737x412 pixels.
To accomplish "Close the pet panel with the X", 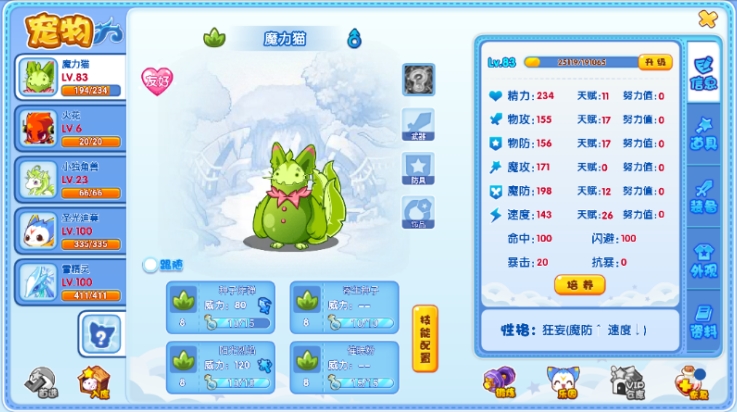I will pos(708,18).
